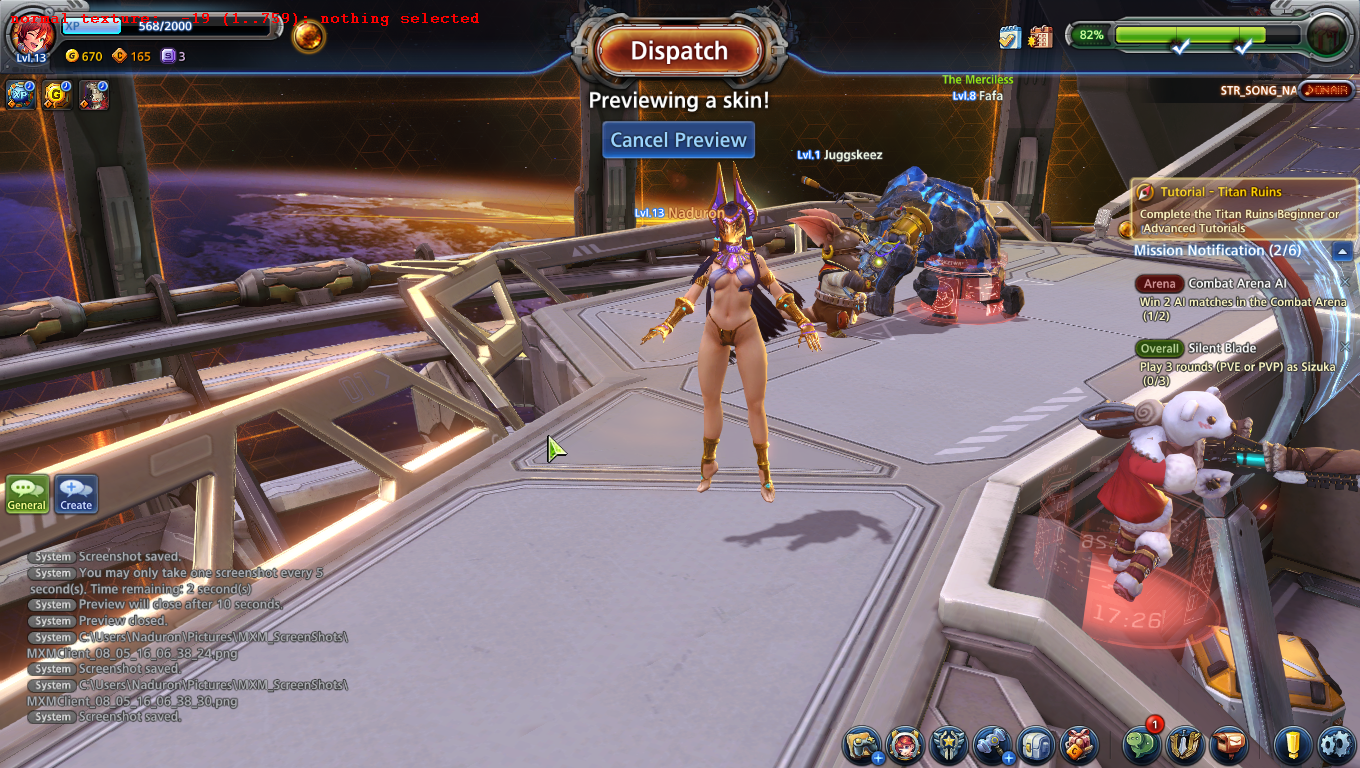Open the yellow exclamation notice icon
This screenshot has height=768, width=1360.
pos(1293,745)
